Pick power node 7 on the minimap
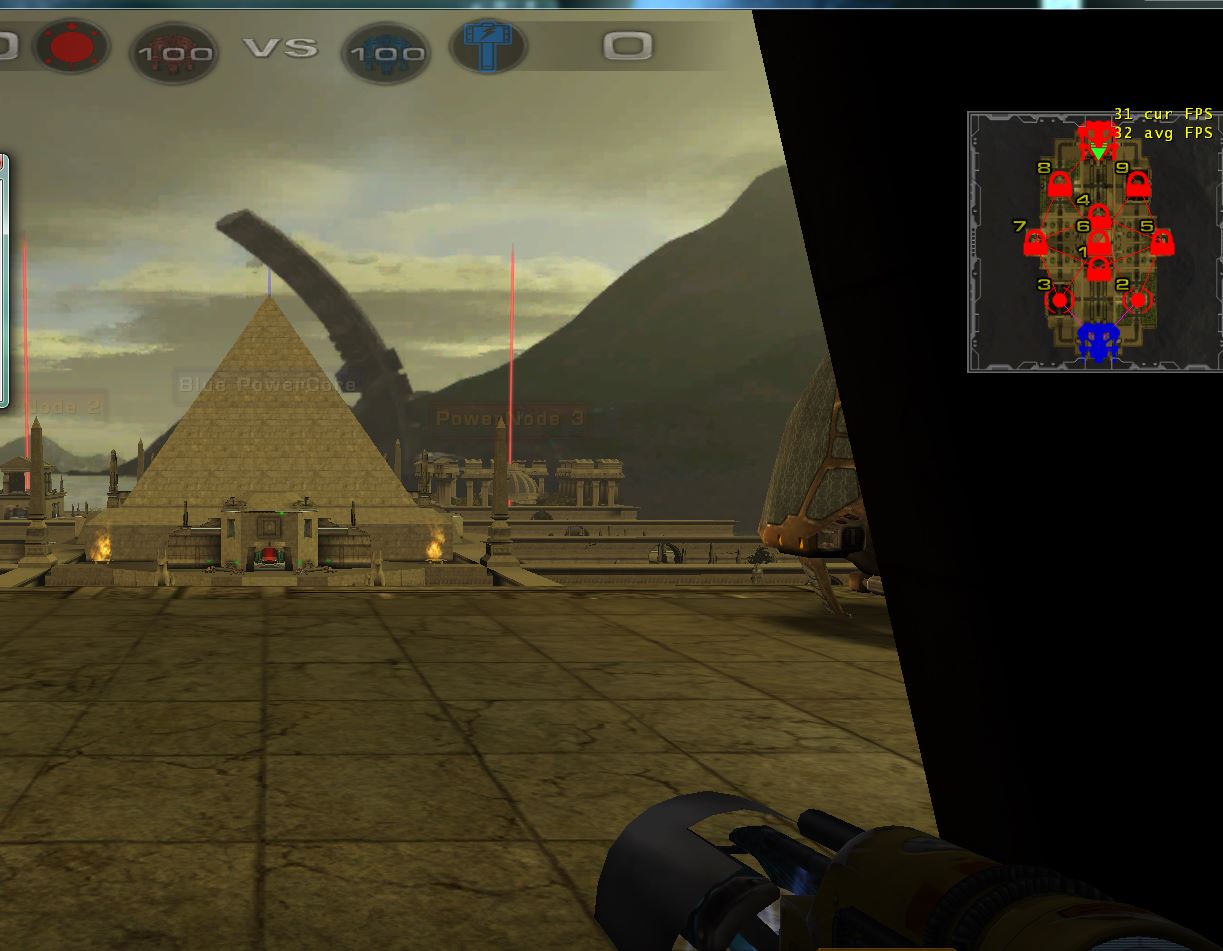The height and width of the screenshot is (951, 1223). click(x=1035, y=243)
